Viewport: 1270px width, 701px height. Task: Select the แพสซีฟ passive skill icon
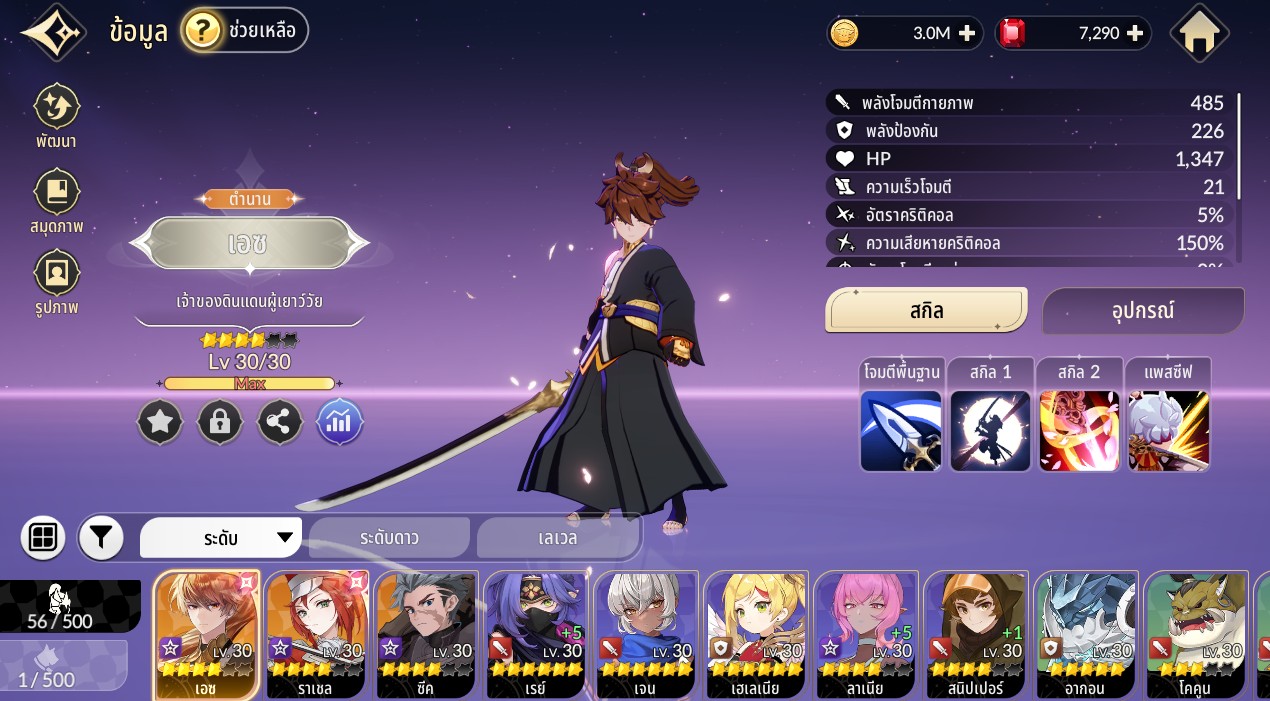pyautogui.click(x=1169, y=430)
